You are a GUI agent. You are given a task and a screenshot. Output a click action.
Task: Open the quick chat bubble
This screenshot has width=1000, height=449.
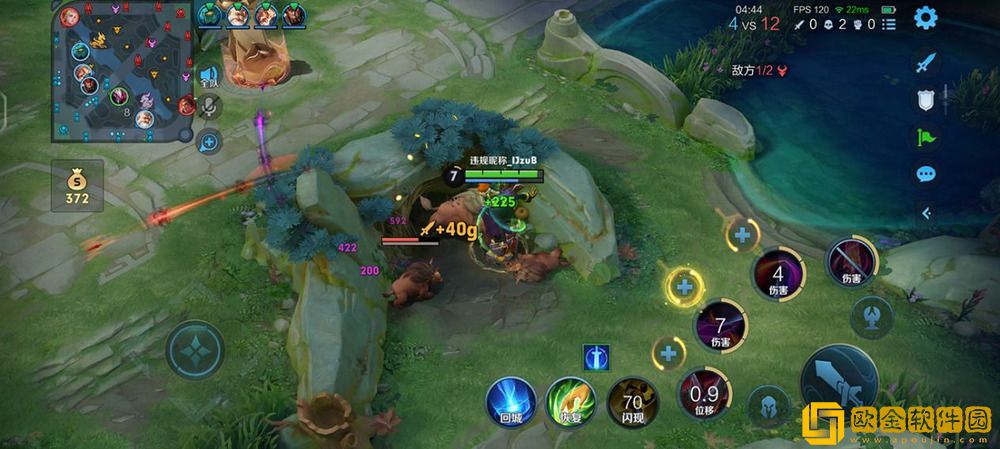(926, 174)
